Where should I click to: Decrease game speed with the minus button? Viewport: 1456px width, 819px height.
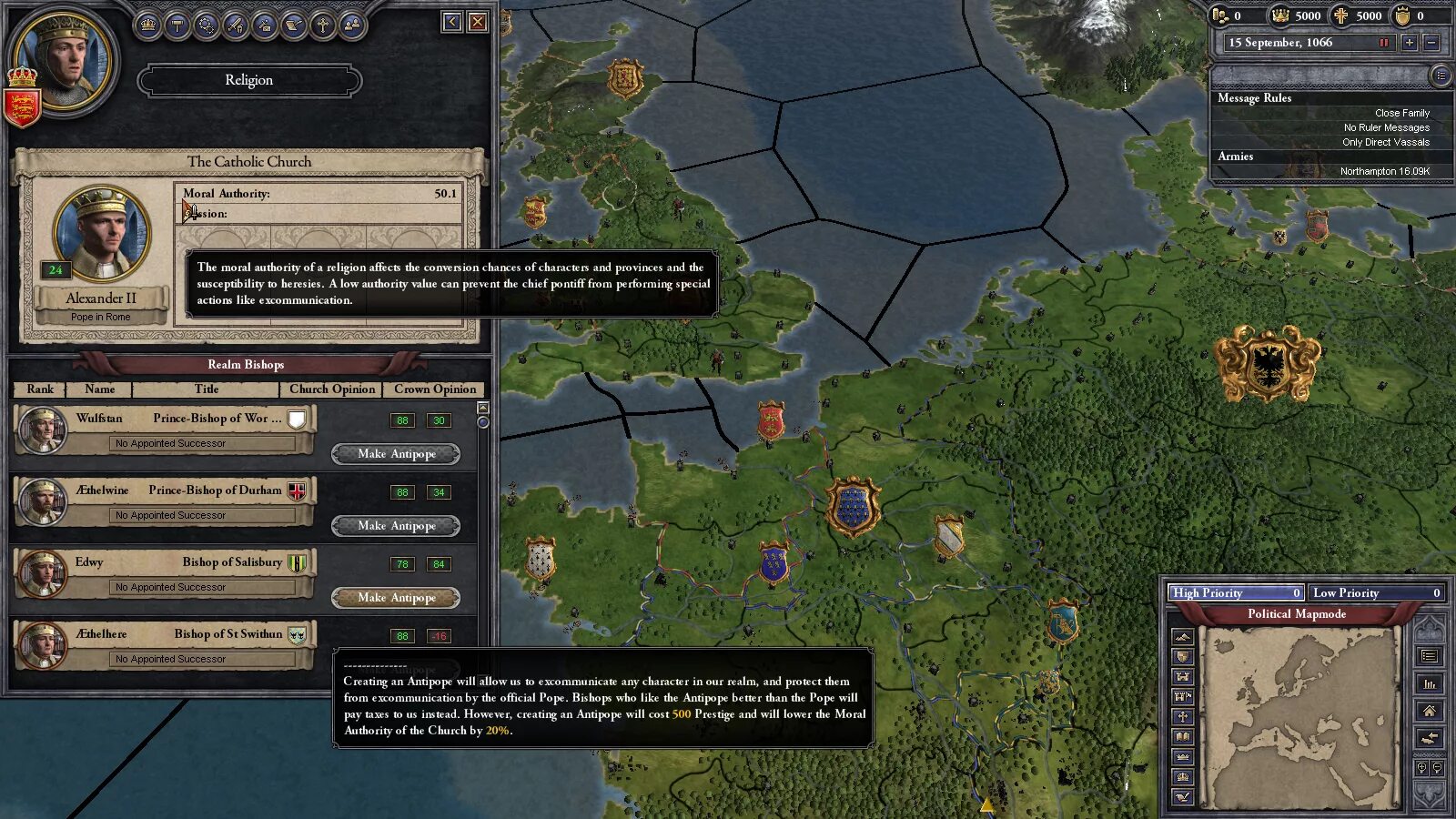[1431, 43]
